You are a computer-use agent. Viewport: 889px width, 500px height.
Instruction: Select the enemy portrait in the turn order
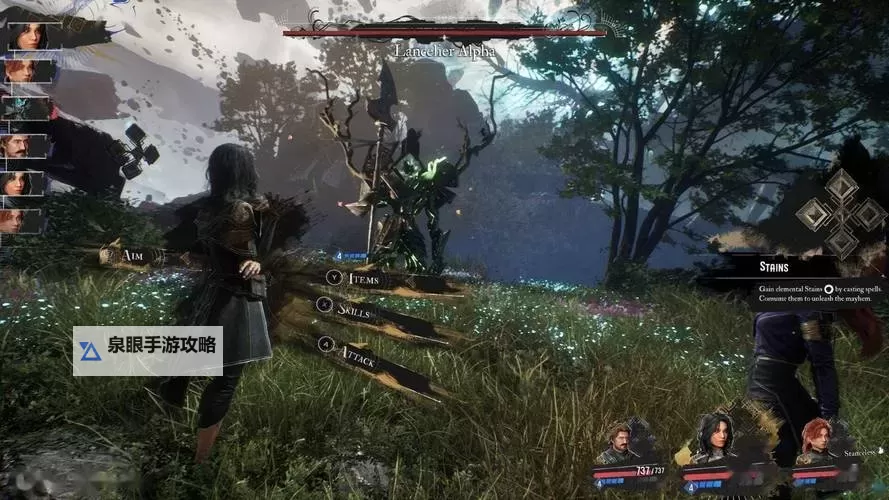pos(26,108)
